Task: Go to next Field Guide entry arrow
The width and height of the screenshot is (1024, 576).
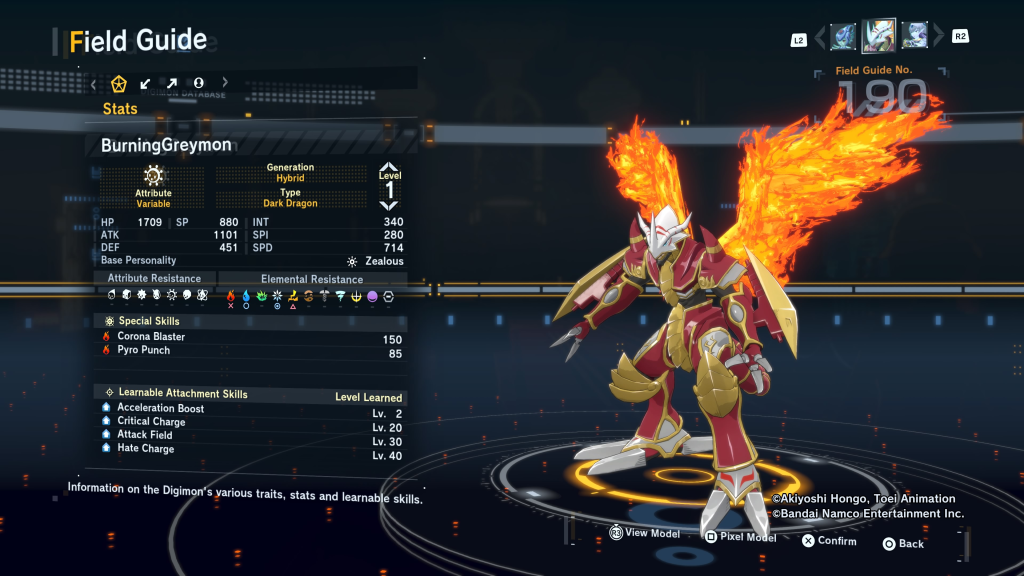Action: 937,38
